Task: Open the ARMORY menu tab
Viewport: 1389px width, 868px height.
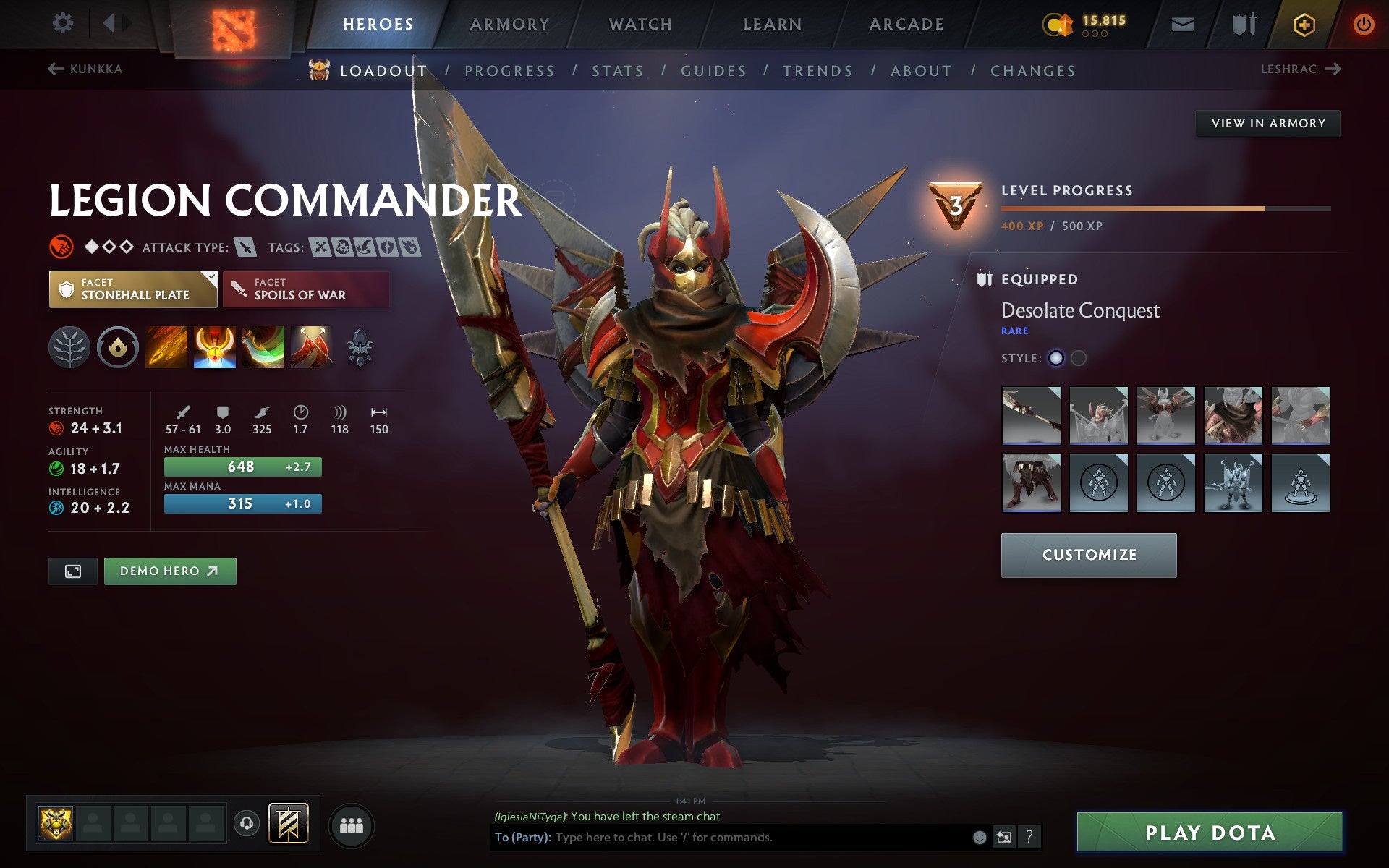Action: pyautogui.click(x=509, y=23)
